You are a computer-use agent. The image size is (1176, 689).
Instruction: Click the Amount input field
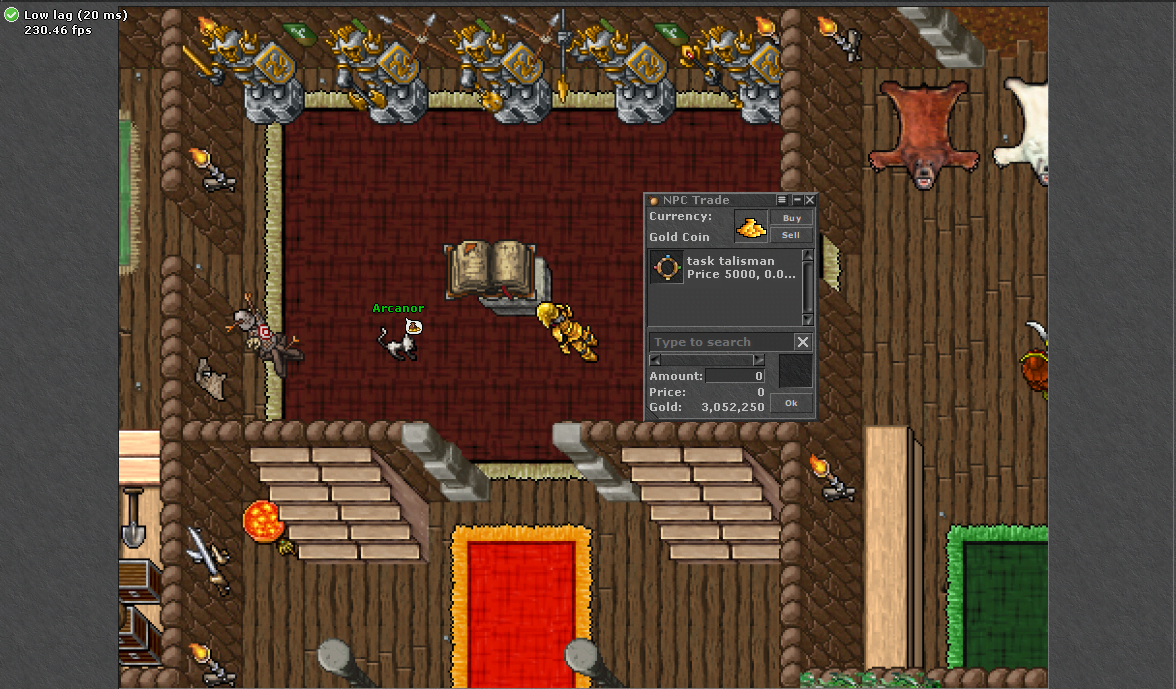coord(735,376)
